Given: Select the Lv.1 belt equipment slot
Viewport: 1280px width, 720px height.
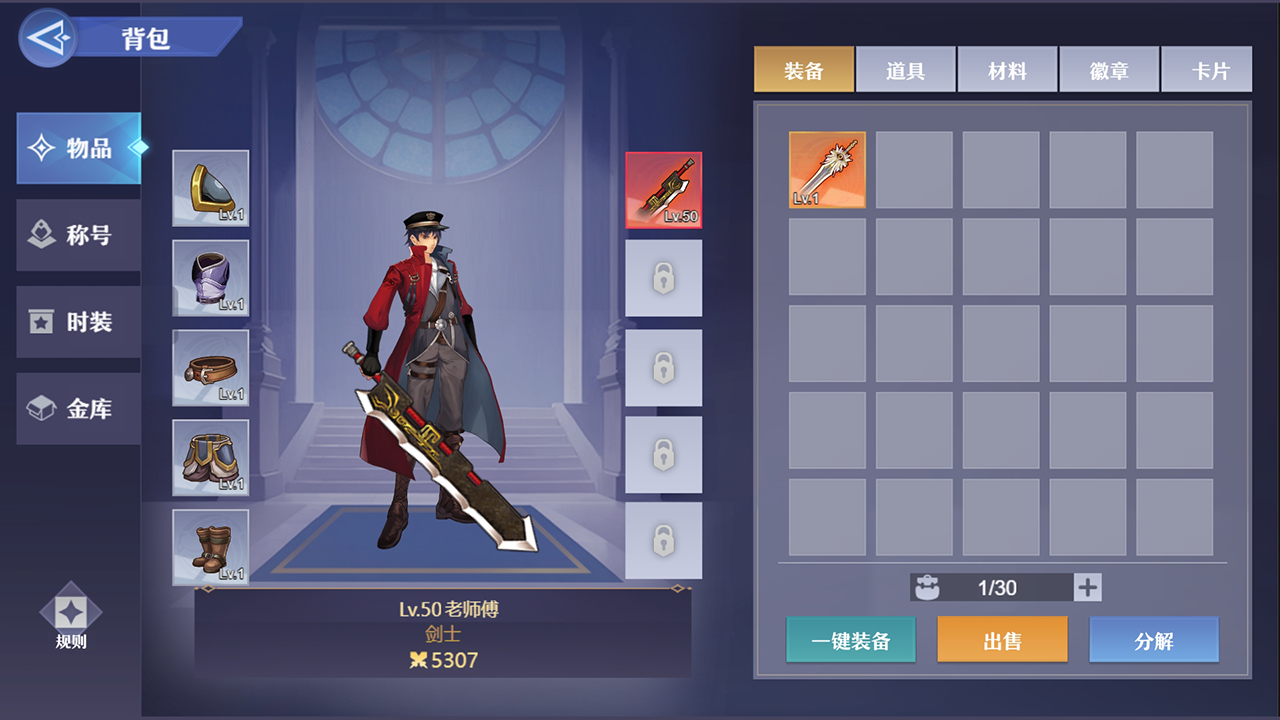Looking at the screenshot, I should tap(210, 368).
